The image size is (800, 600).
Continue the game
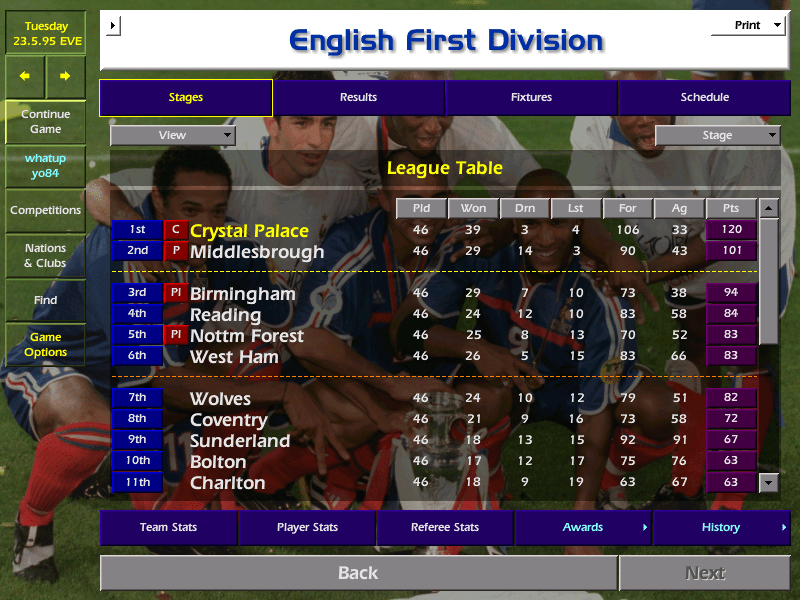(45, 121)
